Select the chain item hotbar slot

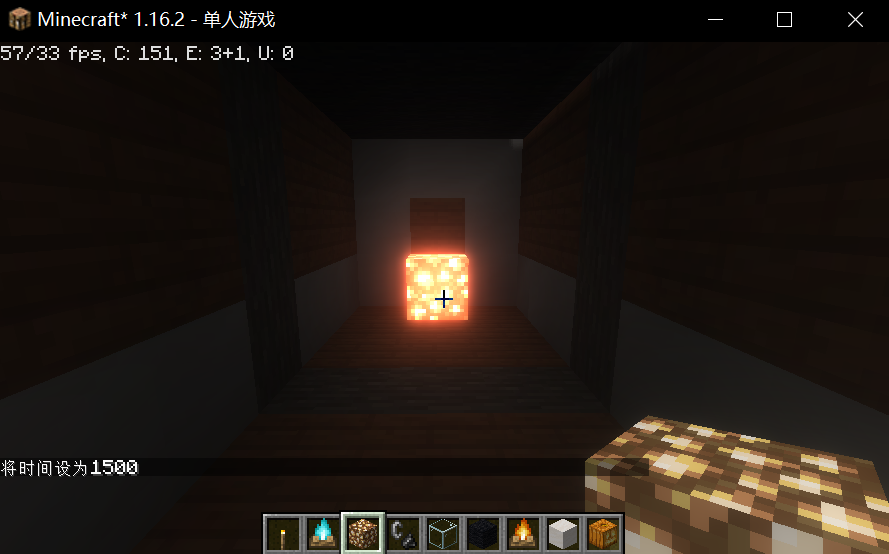pyautogui.click(x=402, y=533)
